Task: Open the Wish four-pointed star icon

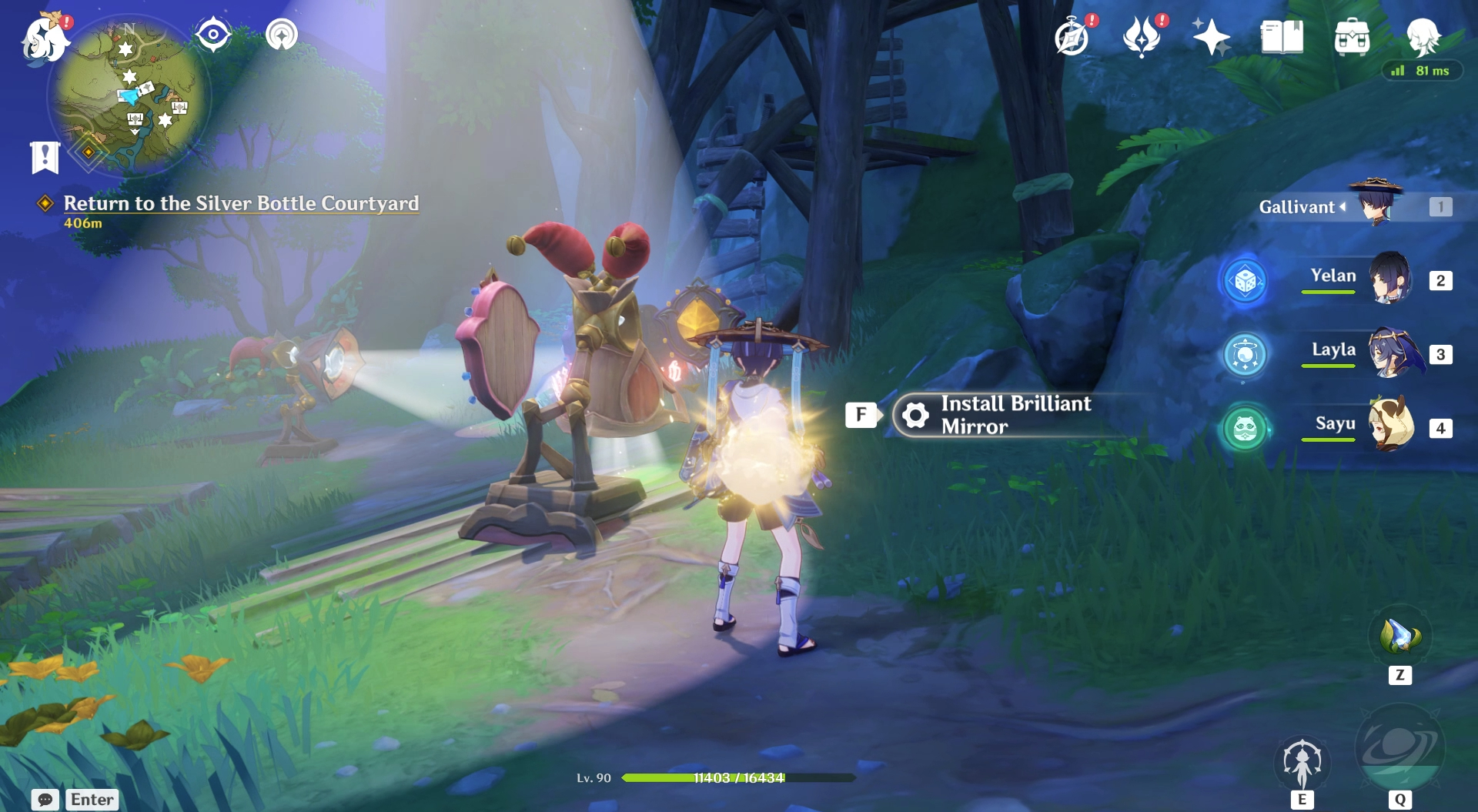Action: [1211, 37]
